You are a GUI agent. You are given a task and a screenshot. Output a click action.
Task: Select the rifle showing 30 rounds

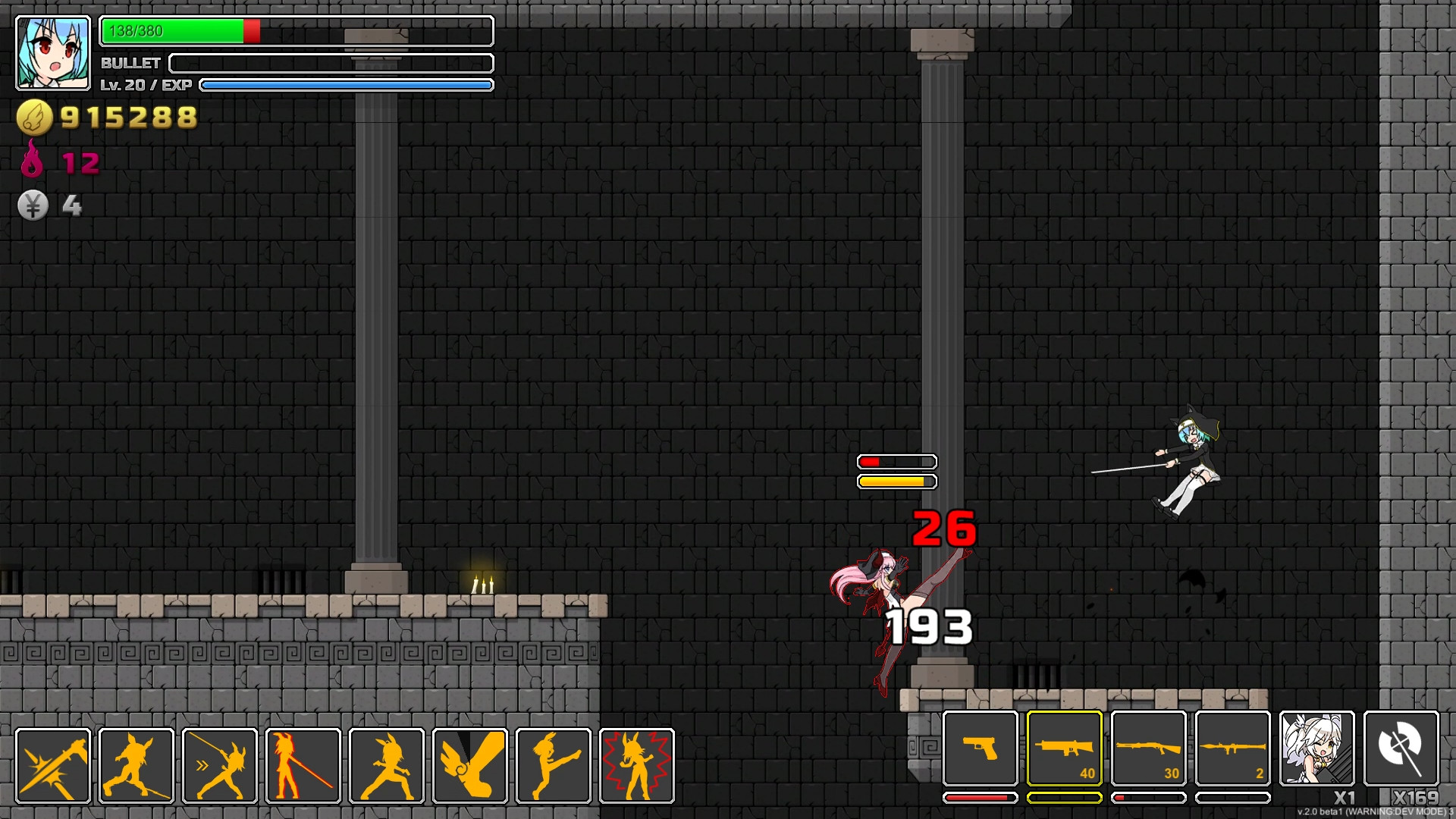tap(1150, 751)
